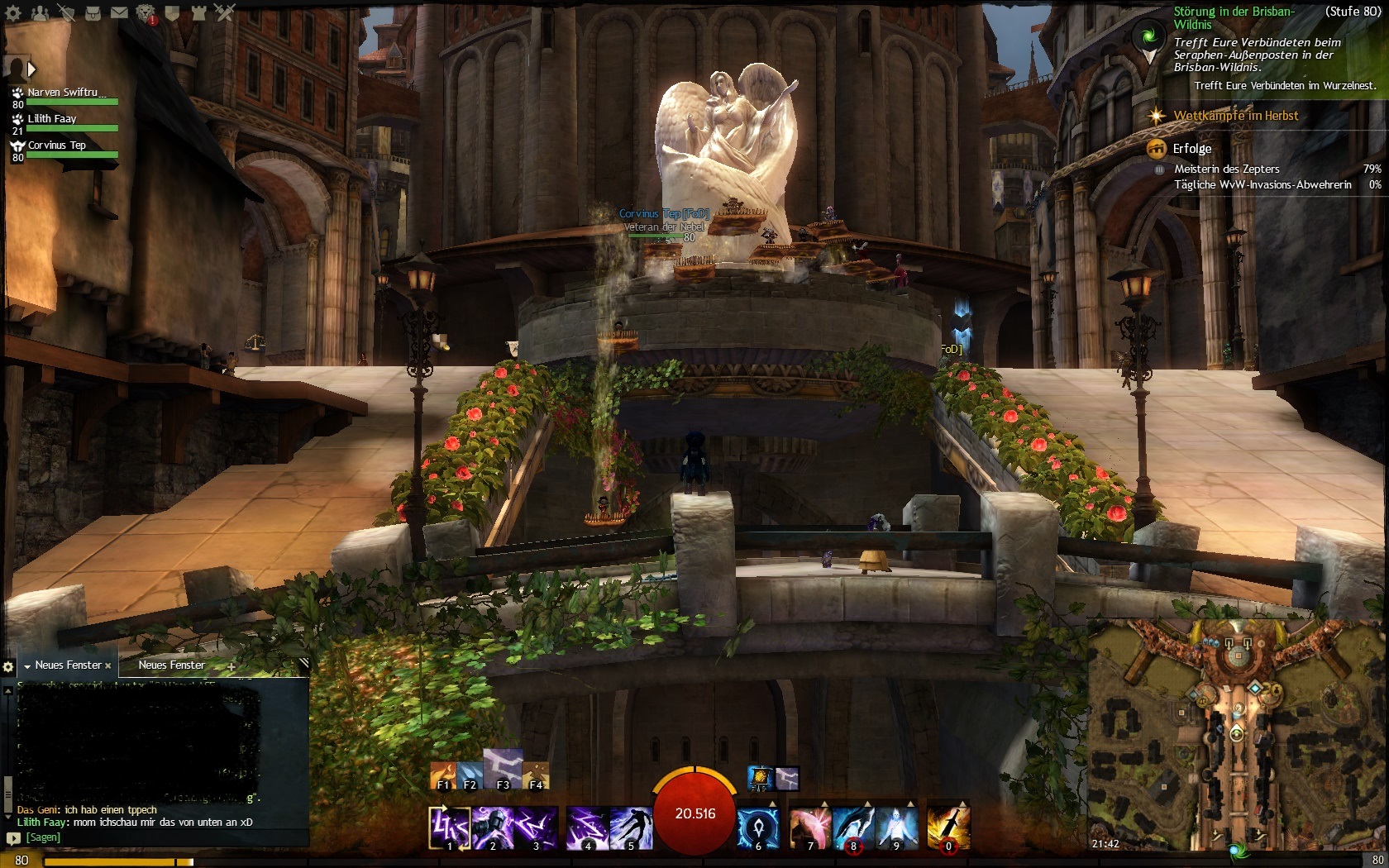Open the Black Lion trading post icon
The width and height of the screenshot is (1389, 868).
pyautogui.click(x=145, y=12)
